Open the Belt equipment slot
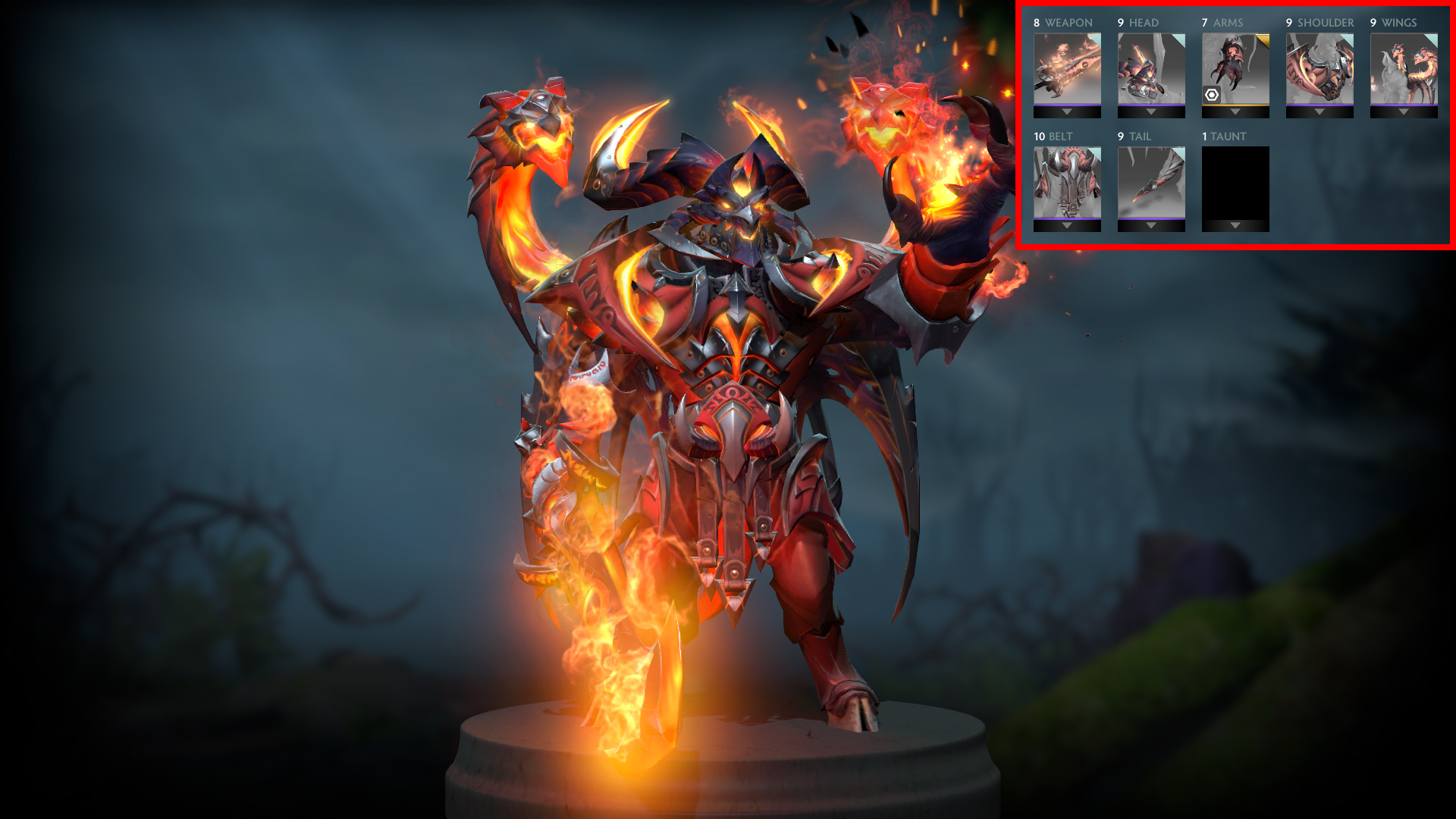Image resolution: width=1456 pixels, height=819 pixels. [x=1067, y=182]
